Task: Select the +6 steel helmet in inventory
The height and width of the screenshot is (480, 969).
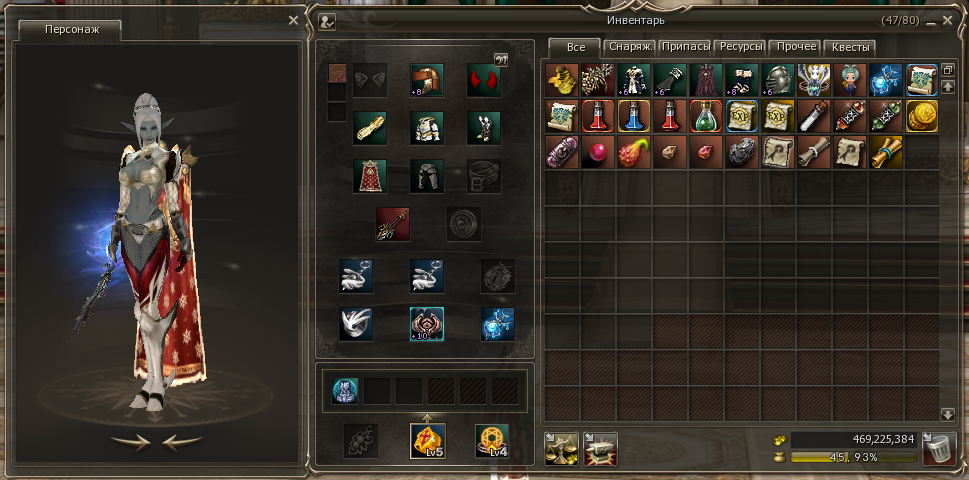Action: point(778,80)
